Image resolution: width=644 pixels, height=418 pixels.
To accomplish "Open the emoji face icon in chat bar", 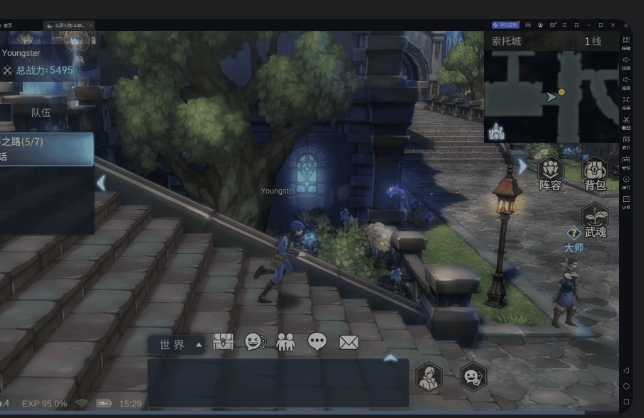I will (x=255, y=342).
